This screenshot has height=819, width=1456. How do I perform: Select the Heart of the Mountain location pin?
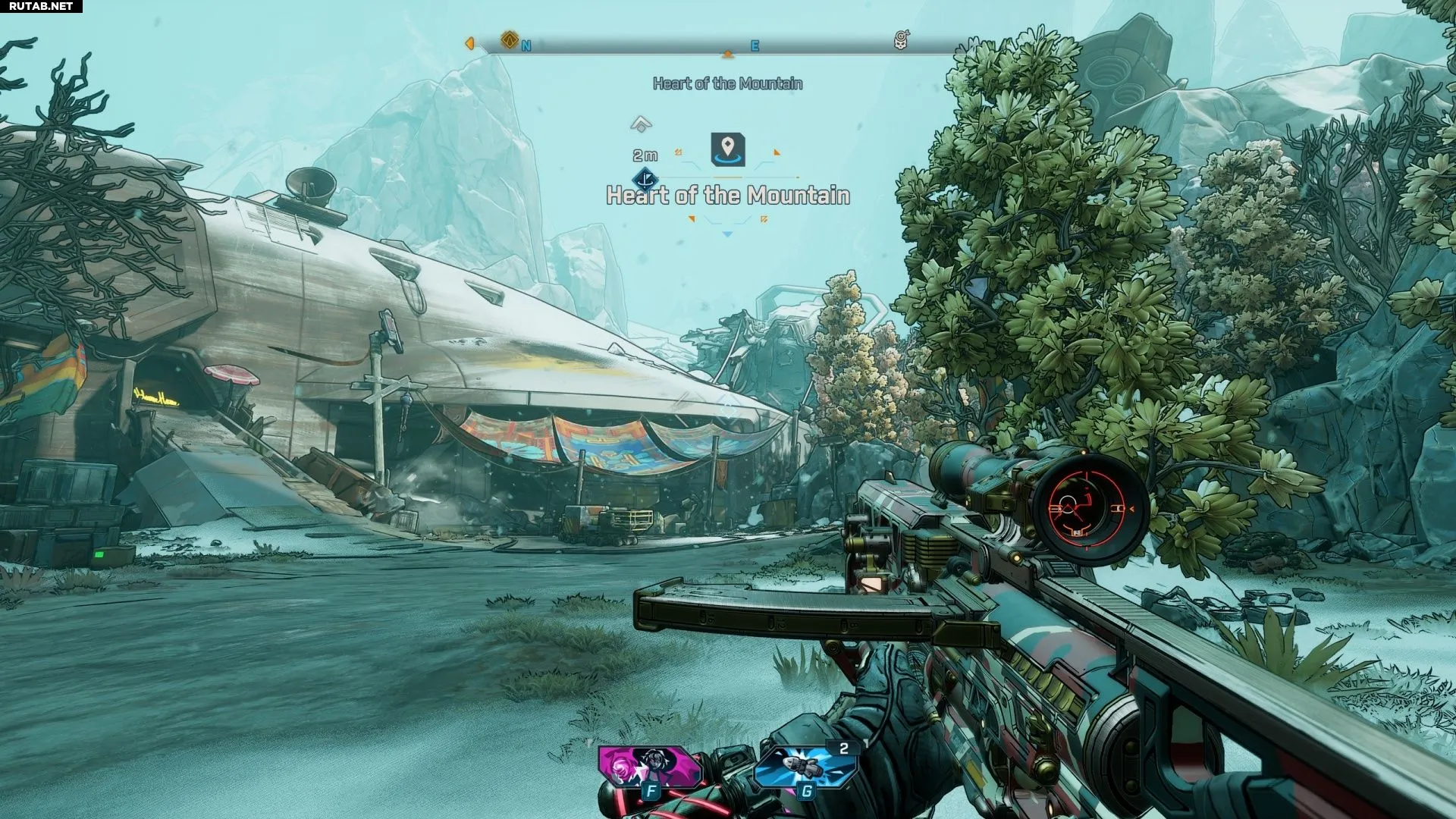pos(728,148)
